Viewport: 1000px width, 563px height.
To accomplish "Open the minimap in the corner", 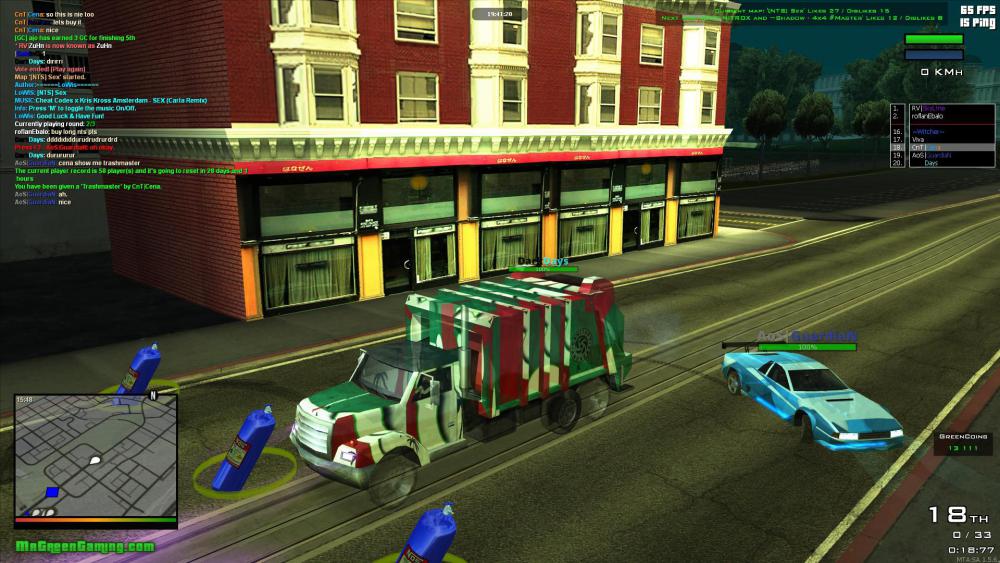I will [x=96, y=455].
